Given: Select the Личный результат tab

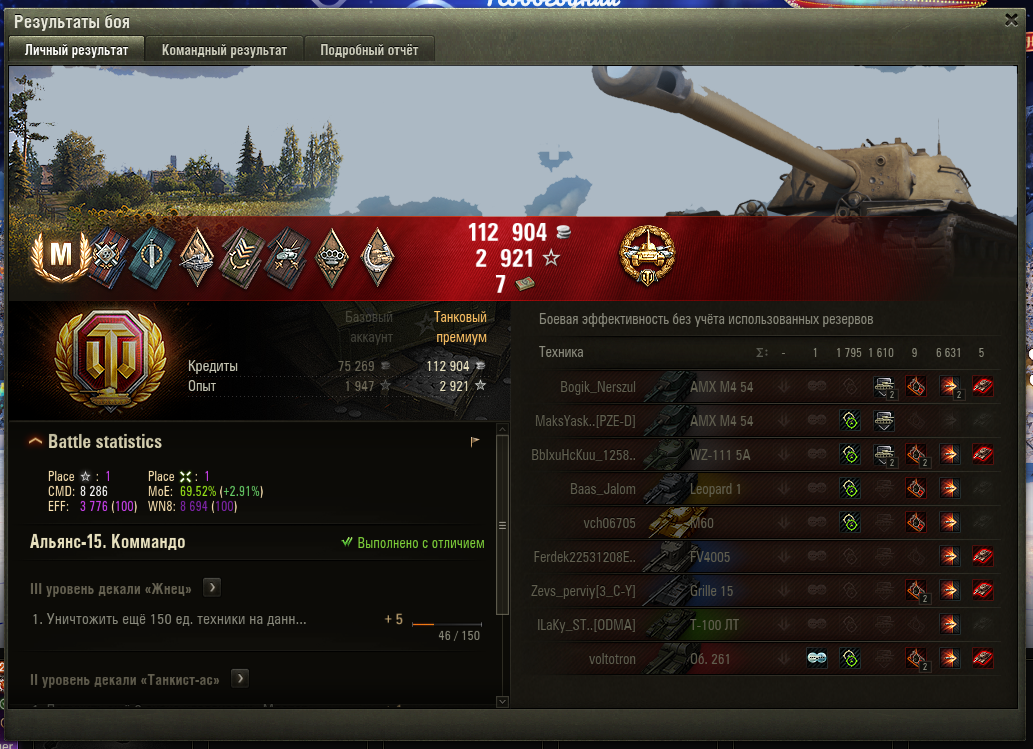Looking at the screenshot, I should (76, 50).
